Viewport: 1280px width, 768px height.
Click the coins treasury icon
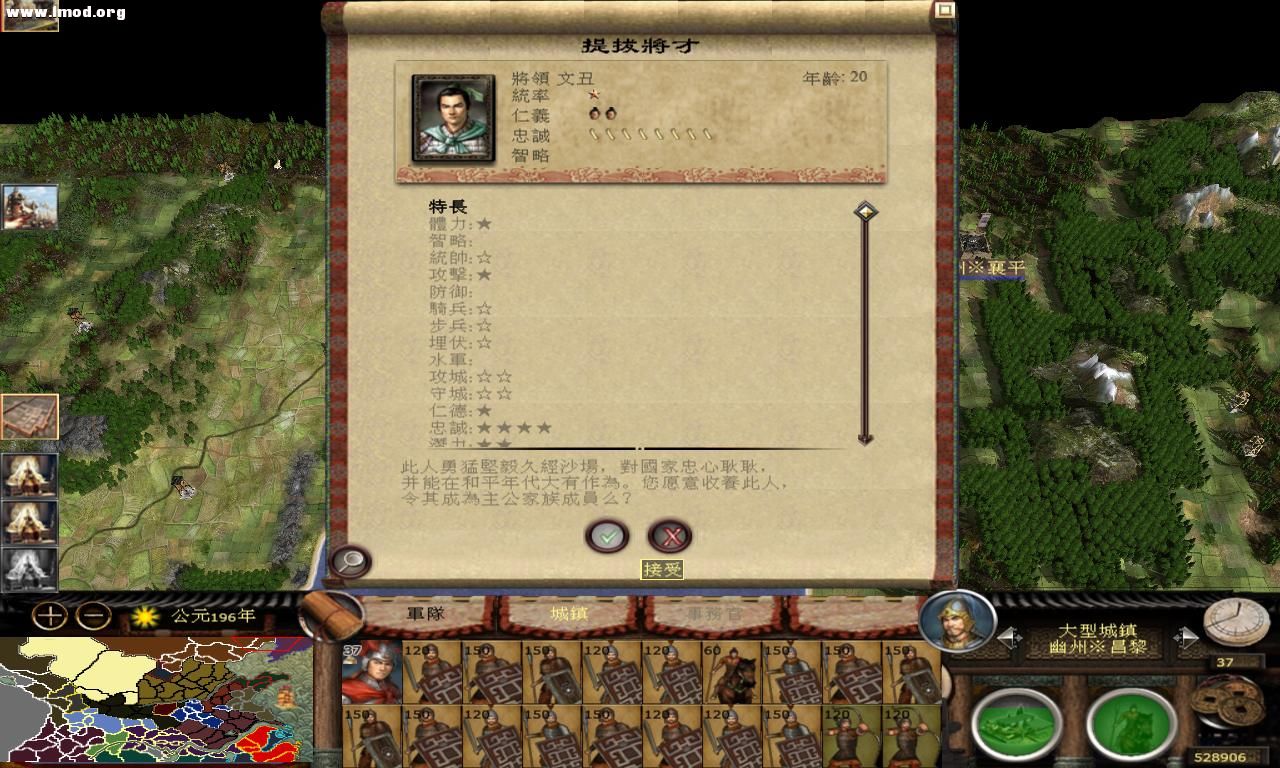[1225, 700]
